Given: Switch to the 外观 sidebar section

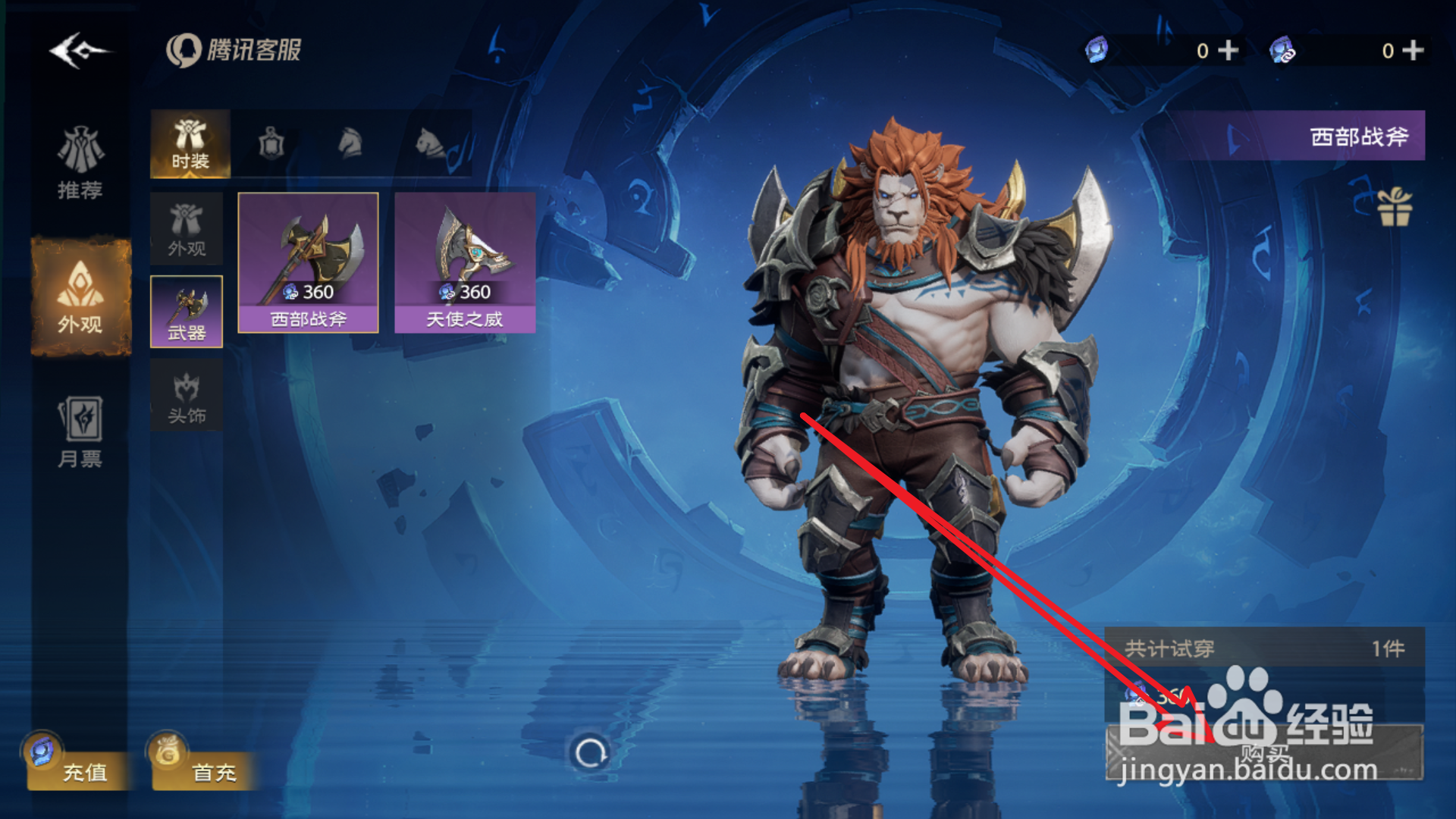Looking at the screenshot, I should click(80, 297).
